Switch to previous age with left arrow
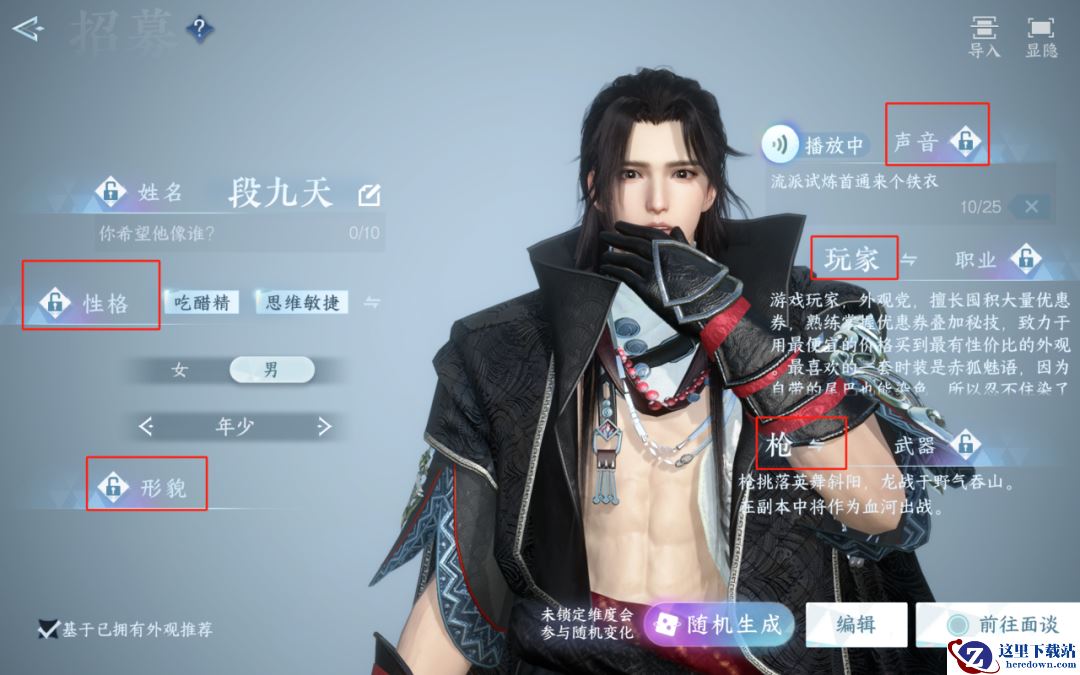Viewport: 1080px width, 675px height. click(146, 427)
